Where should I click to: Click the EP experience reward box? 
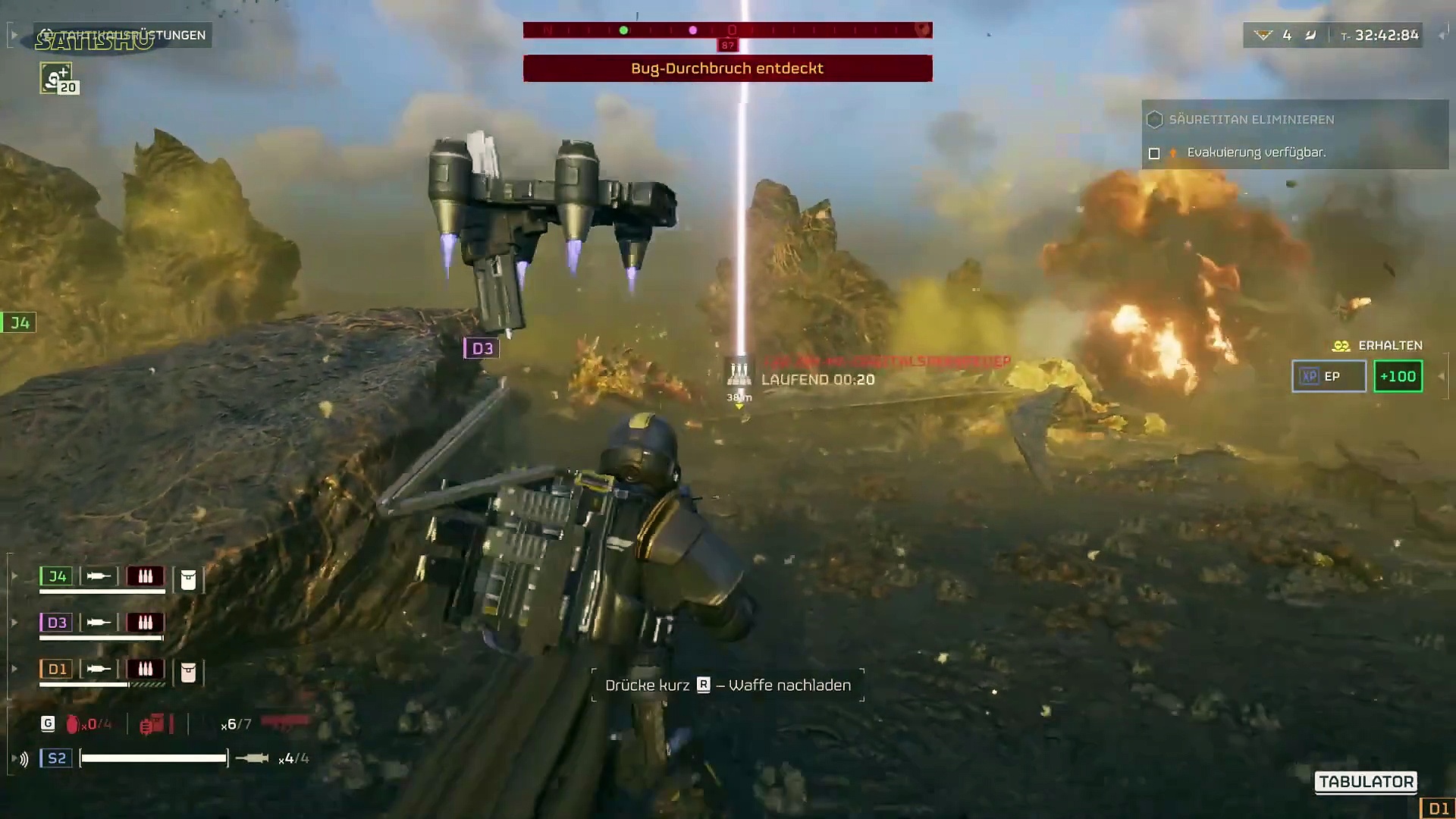[x=1329, y=376]
